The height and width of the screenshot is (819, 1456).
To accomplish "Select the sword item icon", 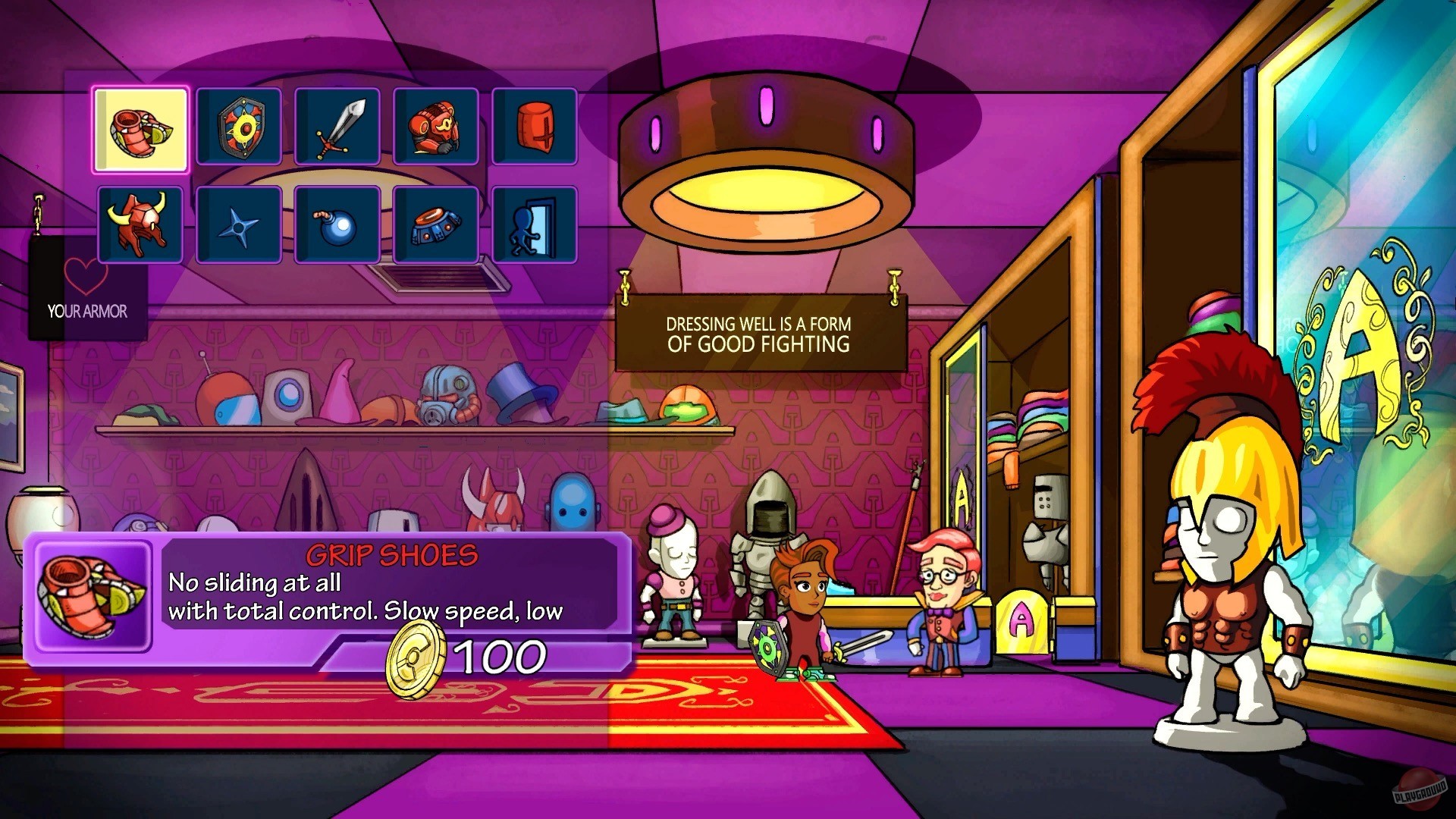I will 337,127.
